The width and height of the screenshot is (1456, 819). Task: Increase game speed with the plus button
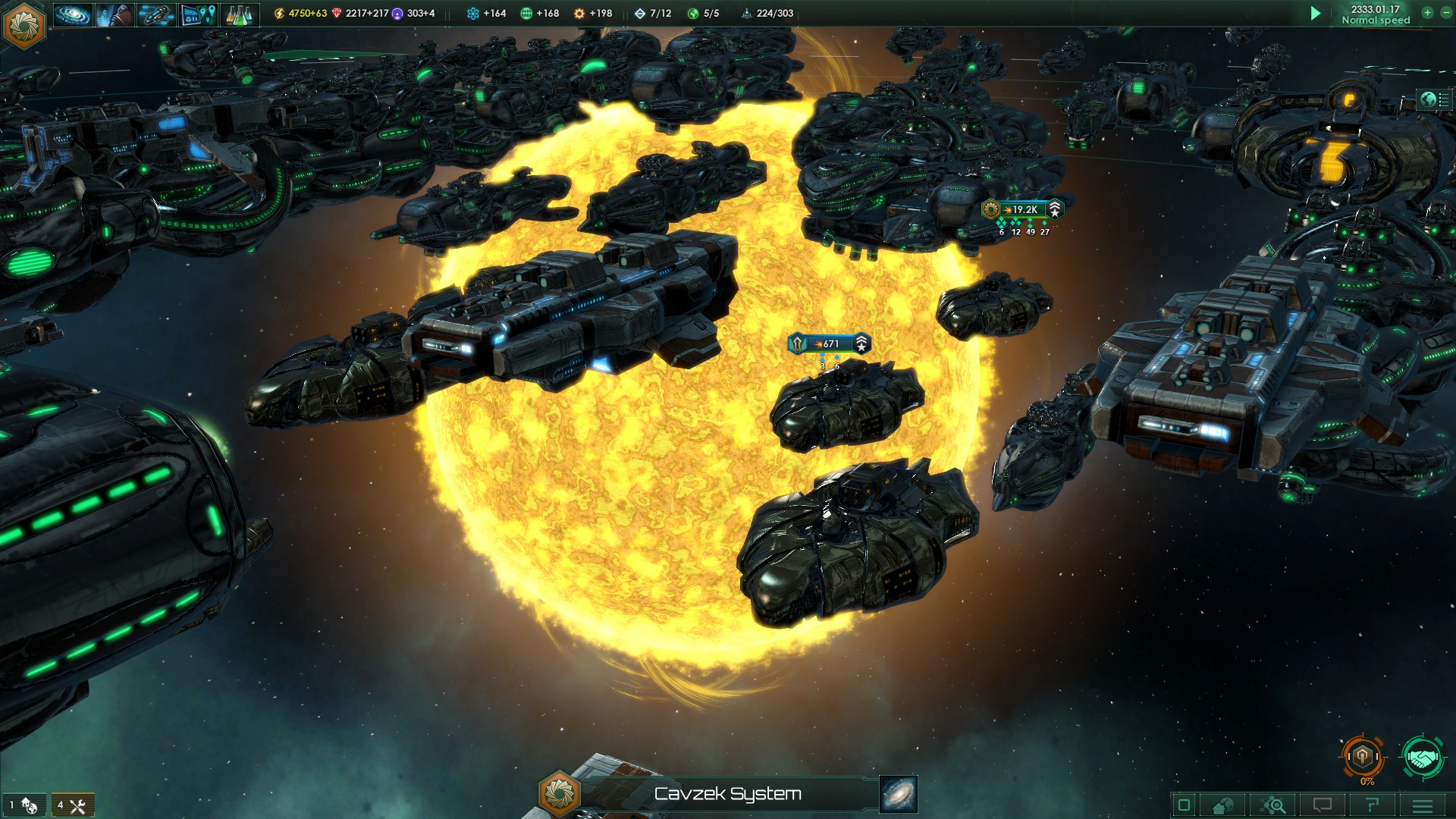(x=1427, y=13)
